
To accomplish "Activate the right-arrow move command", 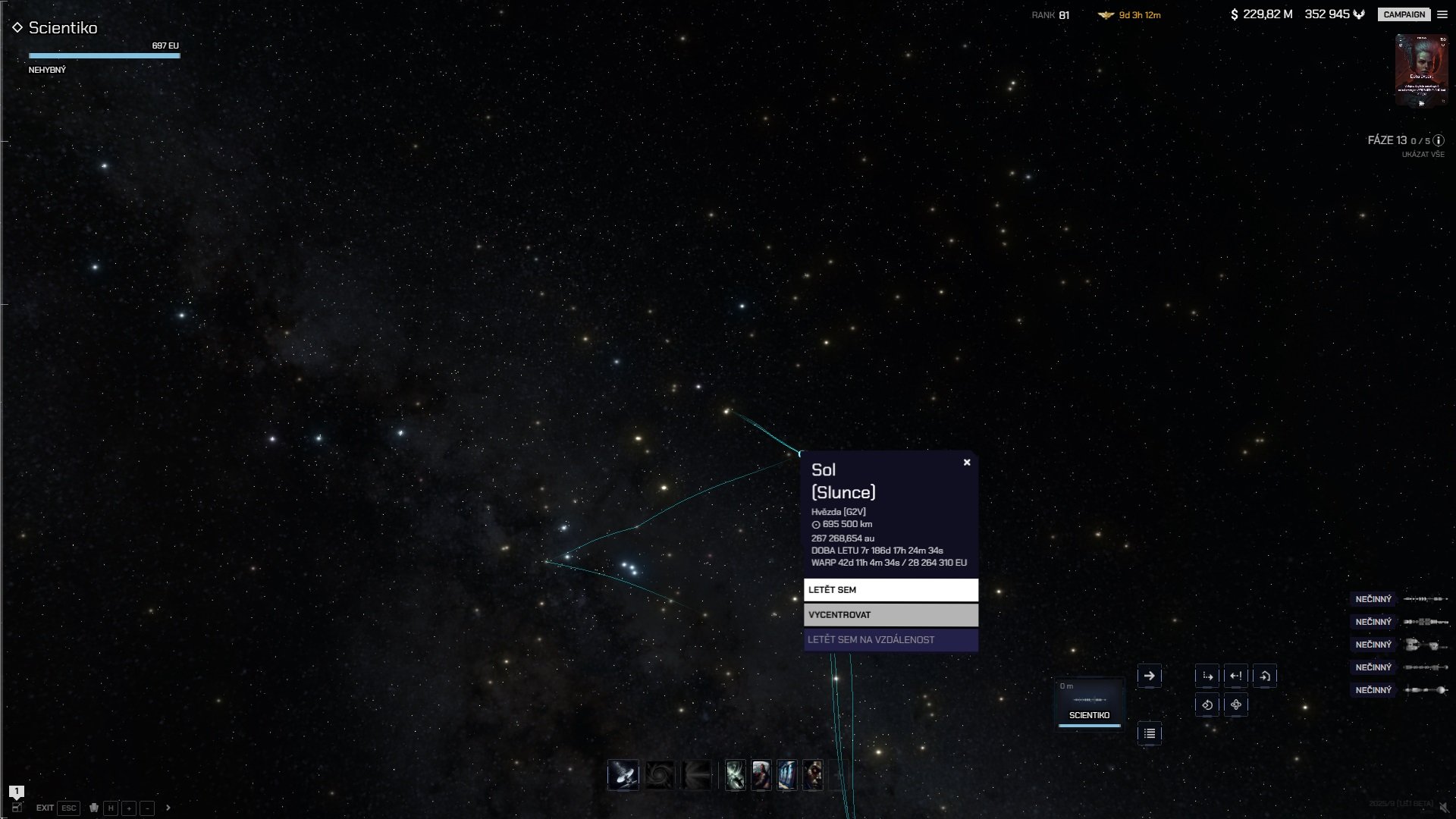I will [x=1150, y=676].
